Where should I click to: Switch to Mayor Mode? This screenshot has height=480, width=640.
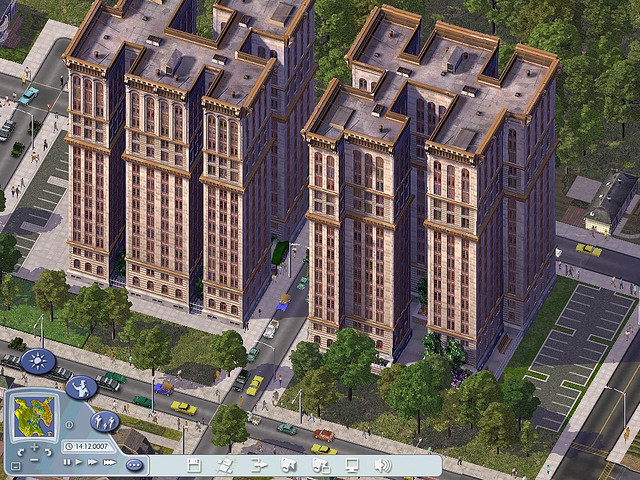tap(82, 386)
